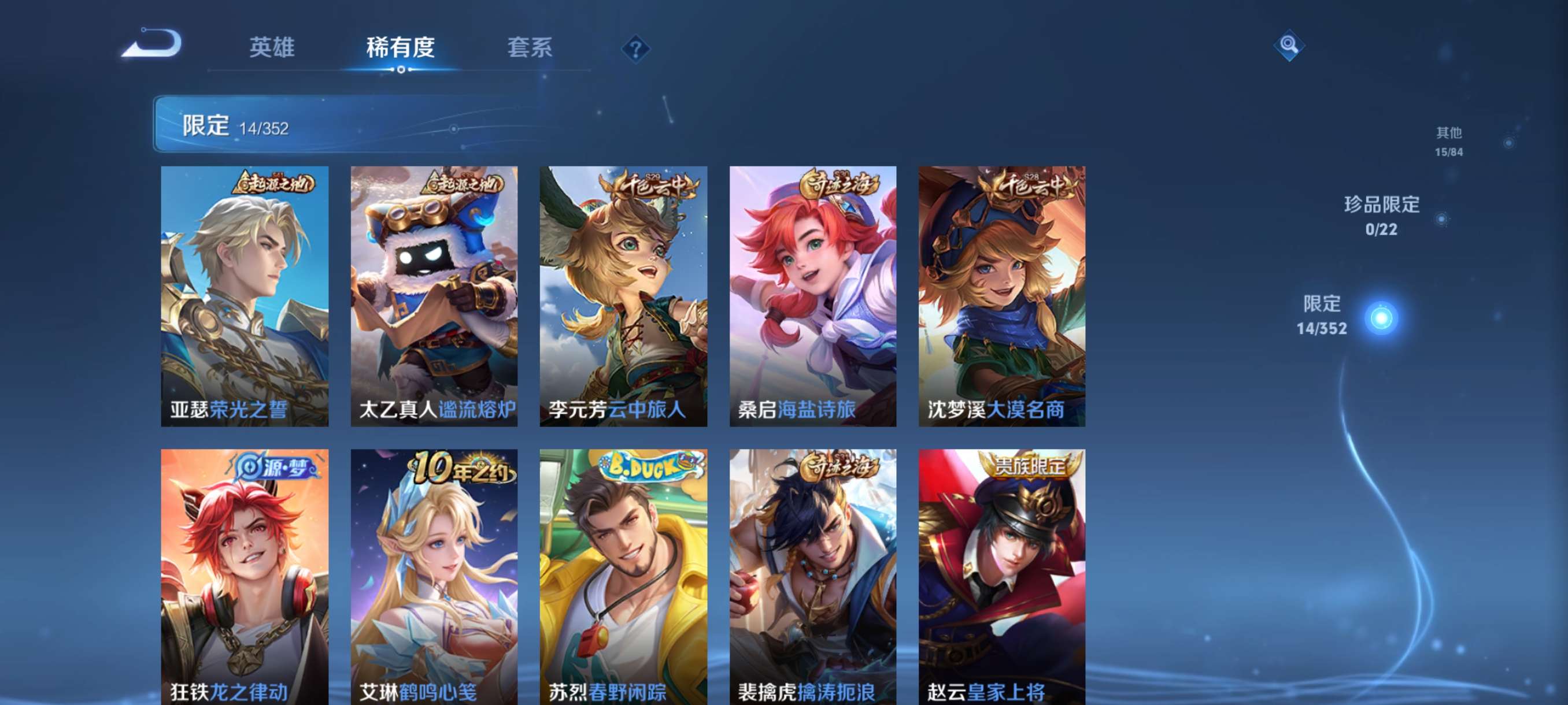Choose the 太乙真人 skin card
The width and height of the screenshot is (1568, 705).
click(434, 296)
